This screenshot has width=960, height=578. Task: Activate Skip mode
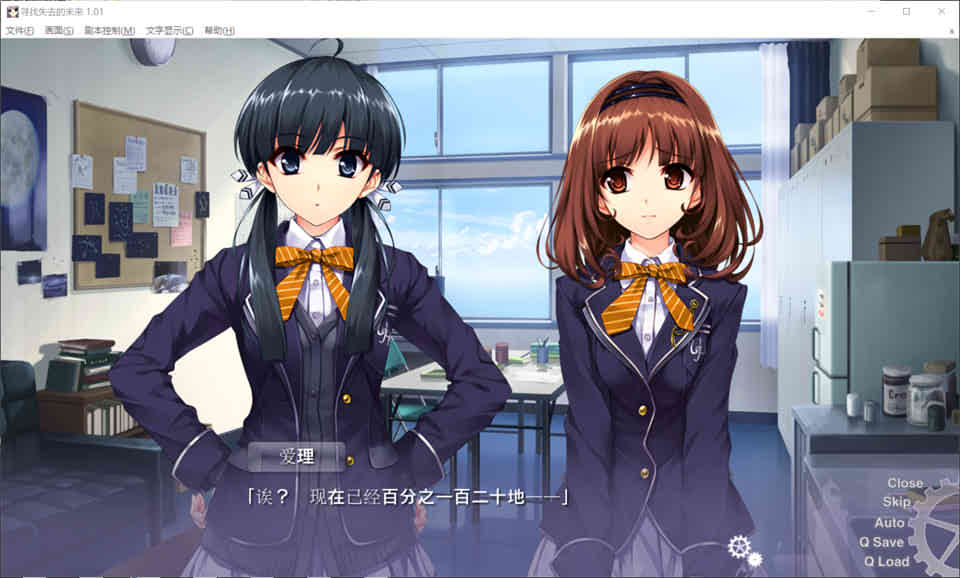[896, 502]
